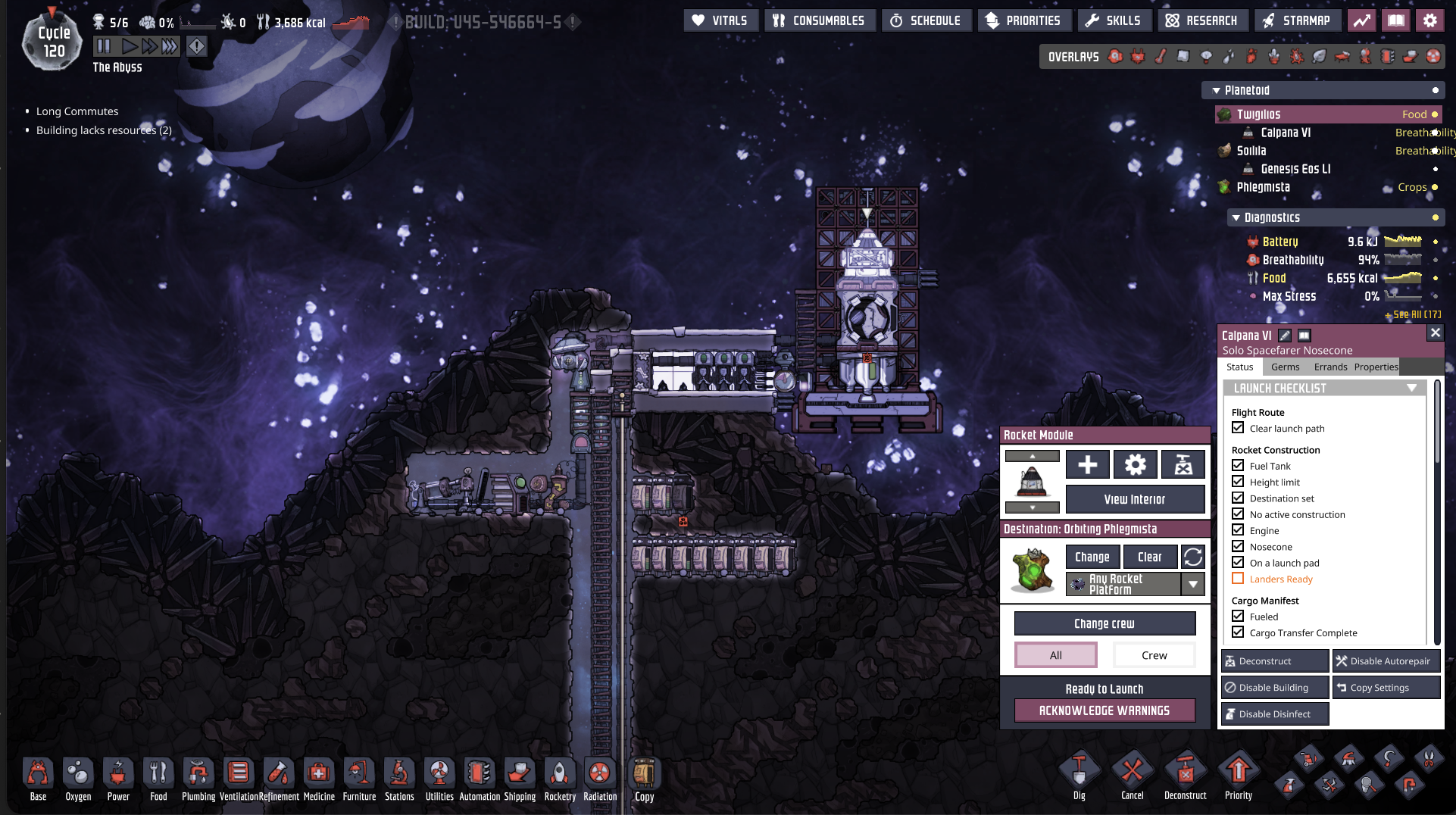Select the Crew option
1456x815 pixels.
1154,655
